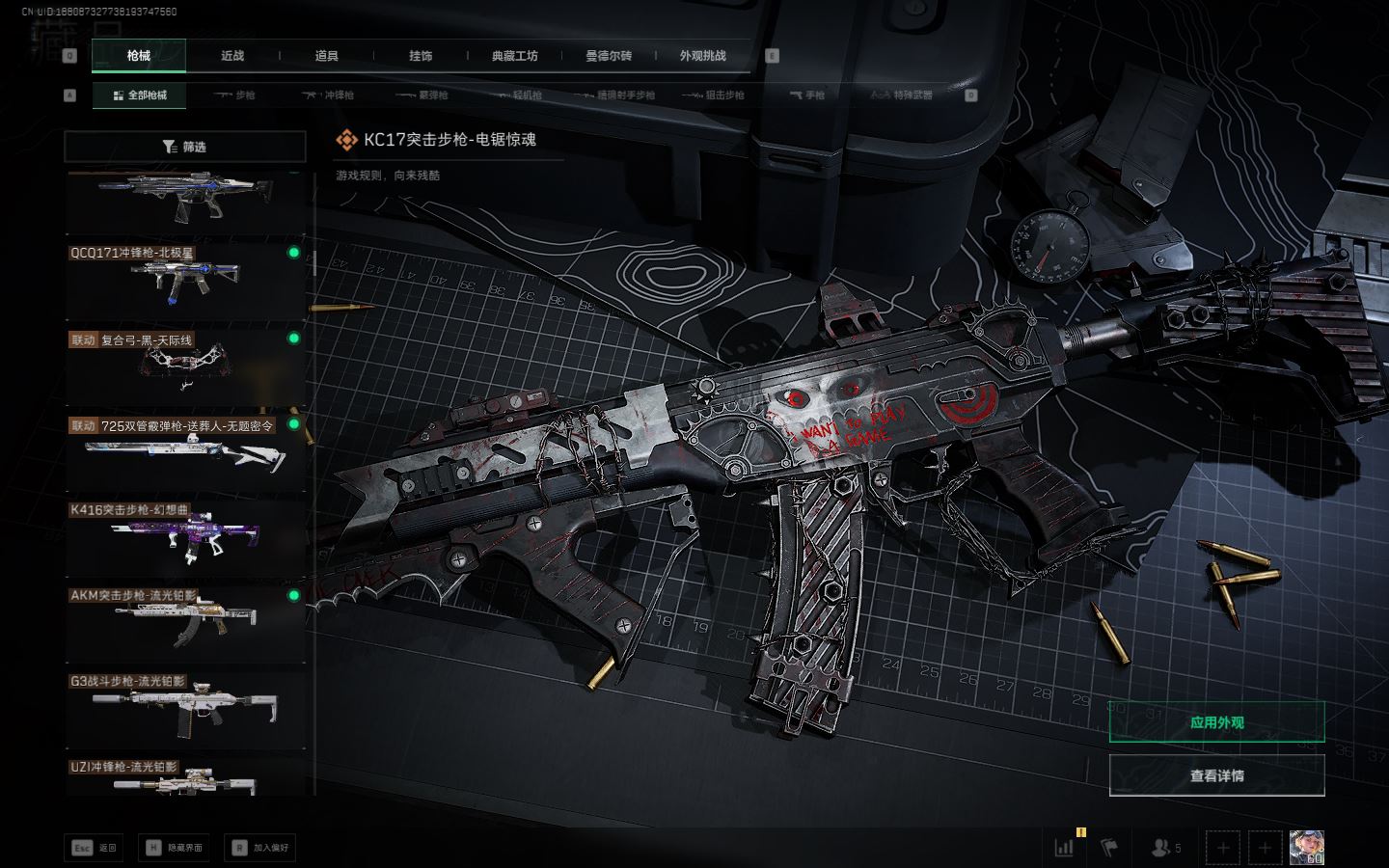
Task: Open the 筛选 filter button
Action: coord(185,147)
